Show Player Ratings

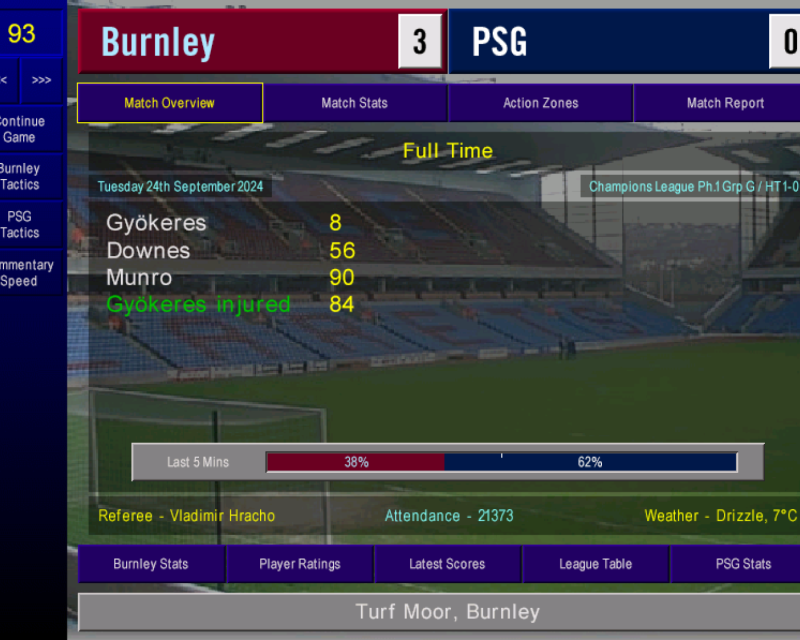click(x=299, y=564)
